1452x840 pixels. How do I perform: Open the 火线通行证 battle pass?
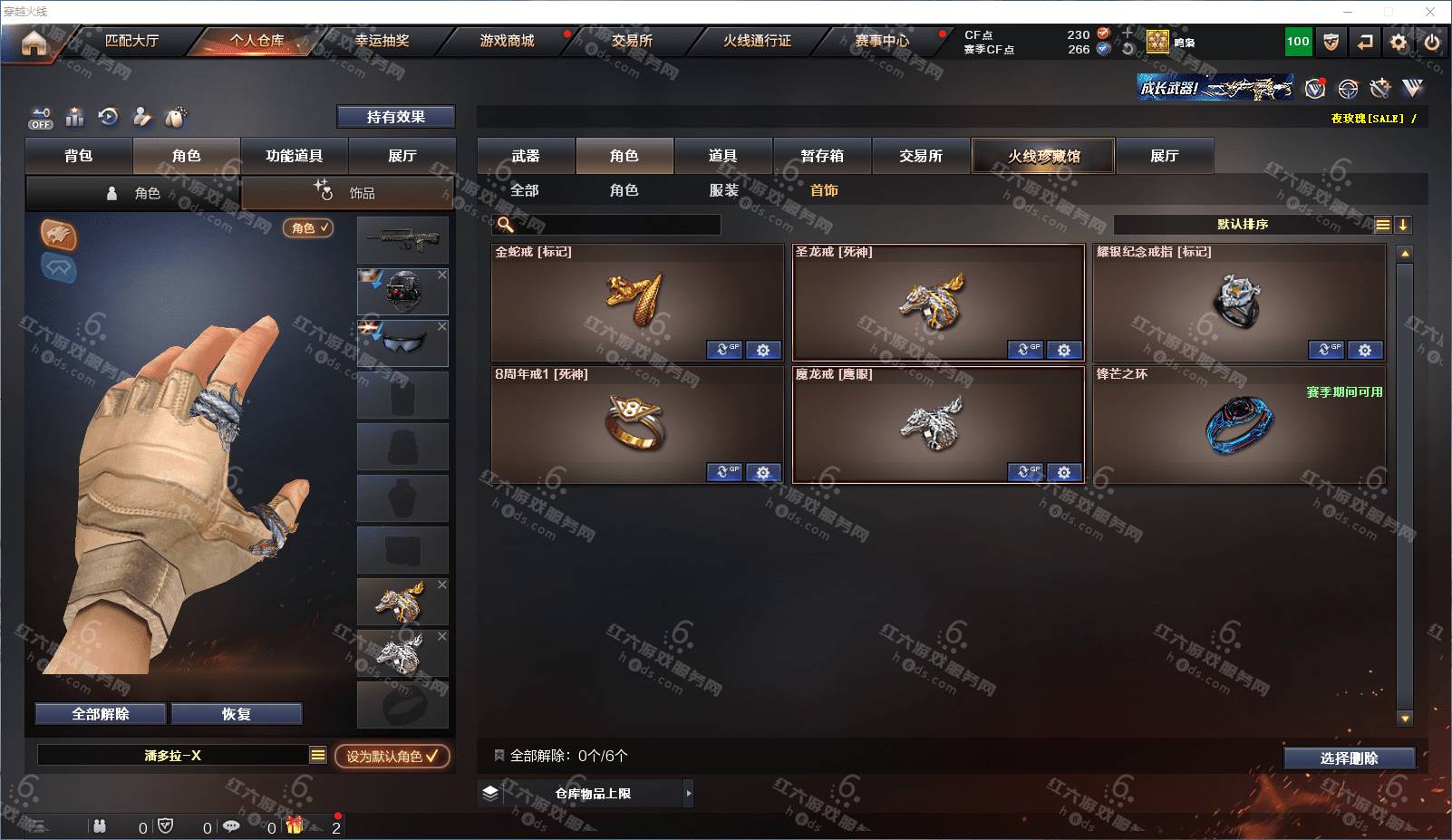click(x=757, y=41)
